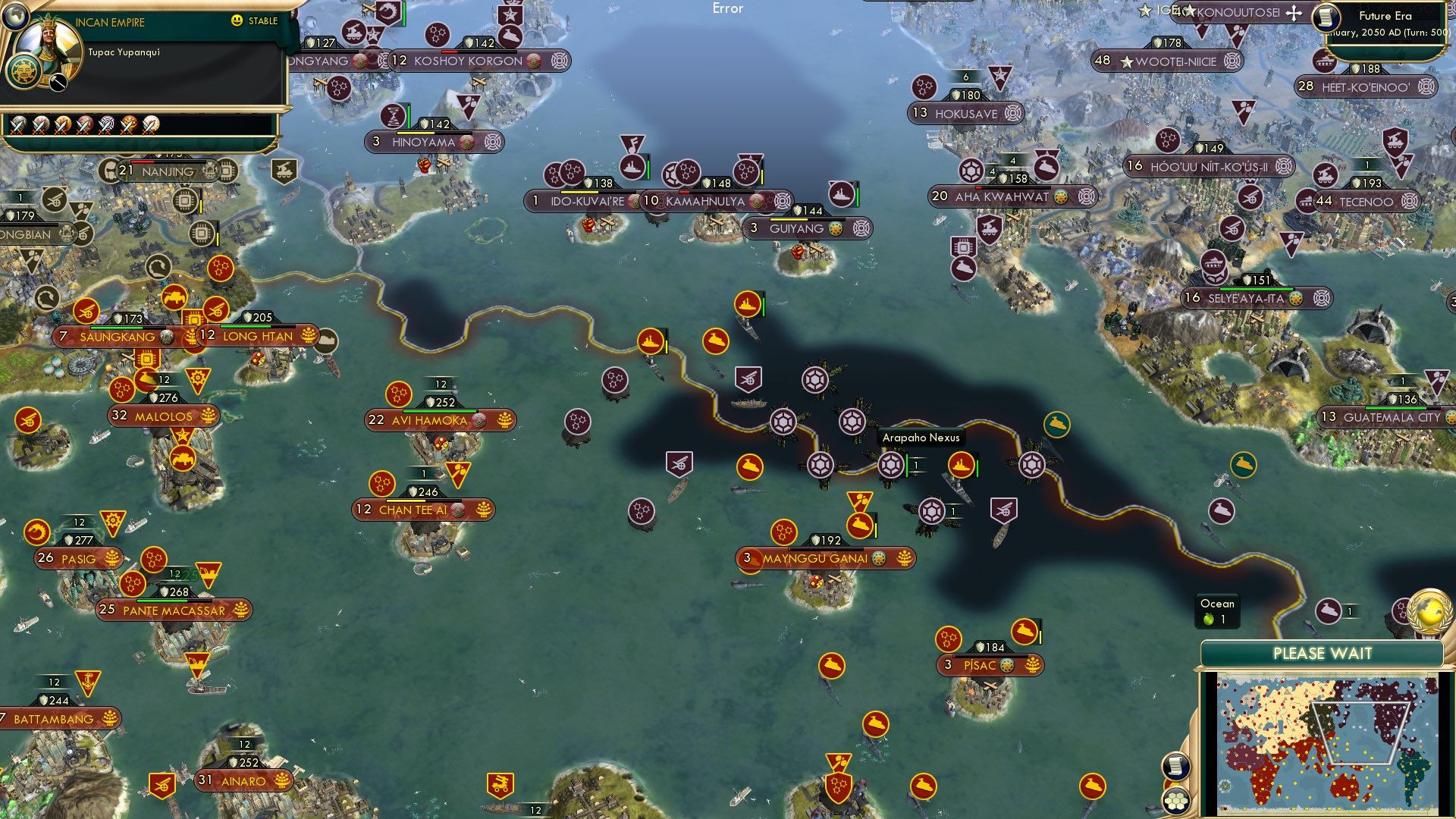
Task: Click the hammer icon beside the leader portrait
Action: 57,83
